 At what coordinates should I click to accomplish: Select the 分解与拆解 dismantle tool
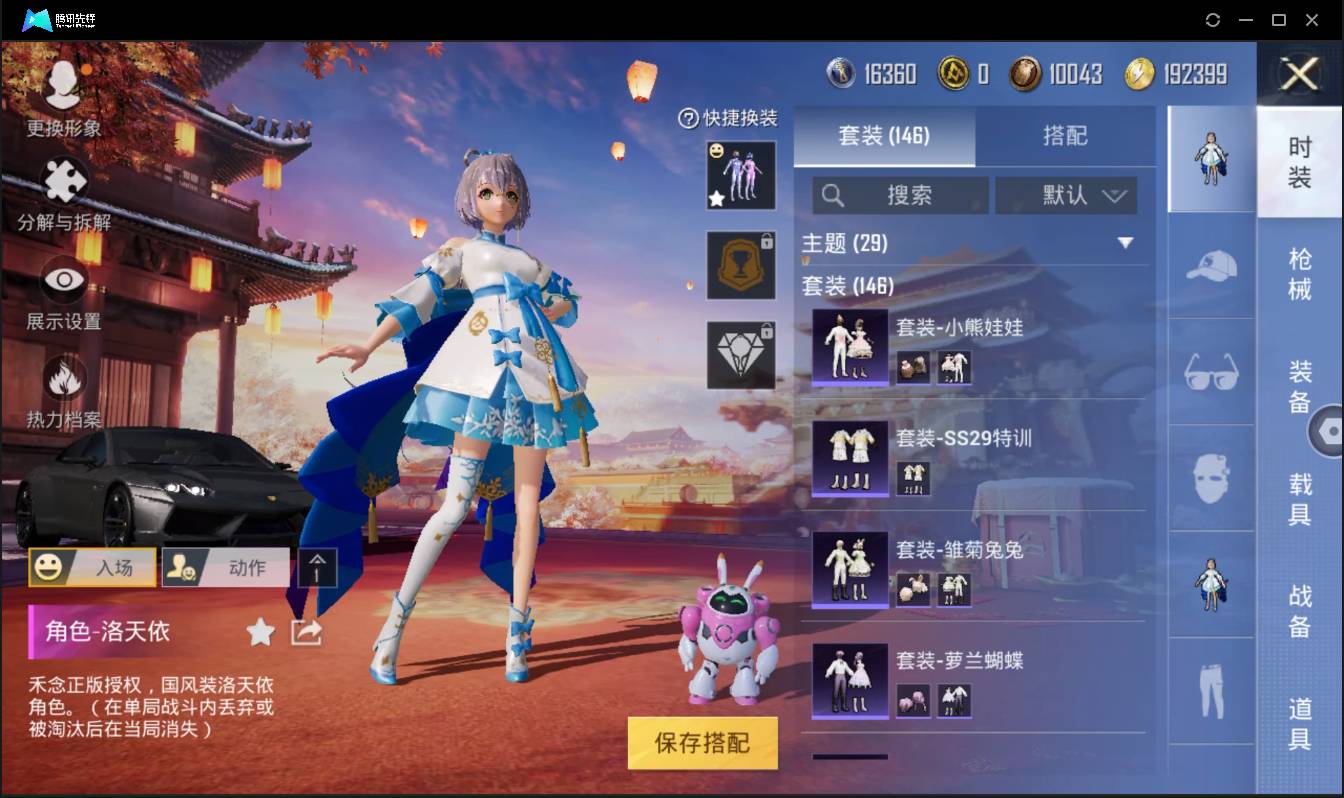[63, 197]
